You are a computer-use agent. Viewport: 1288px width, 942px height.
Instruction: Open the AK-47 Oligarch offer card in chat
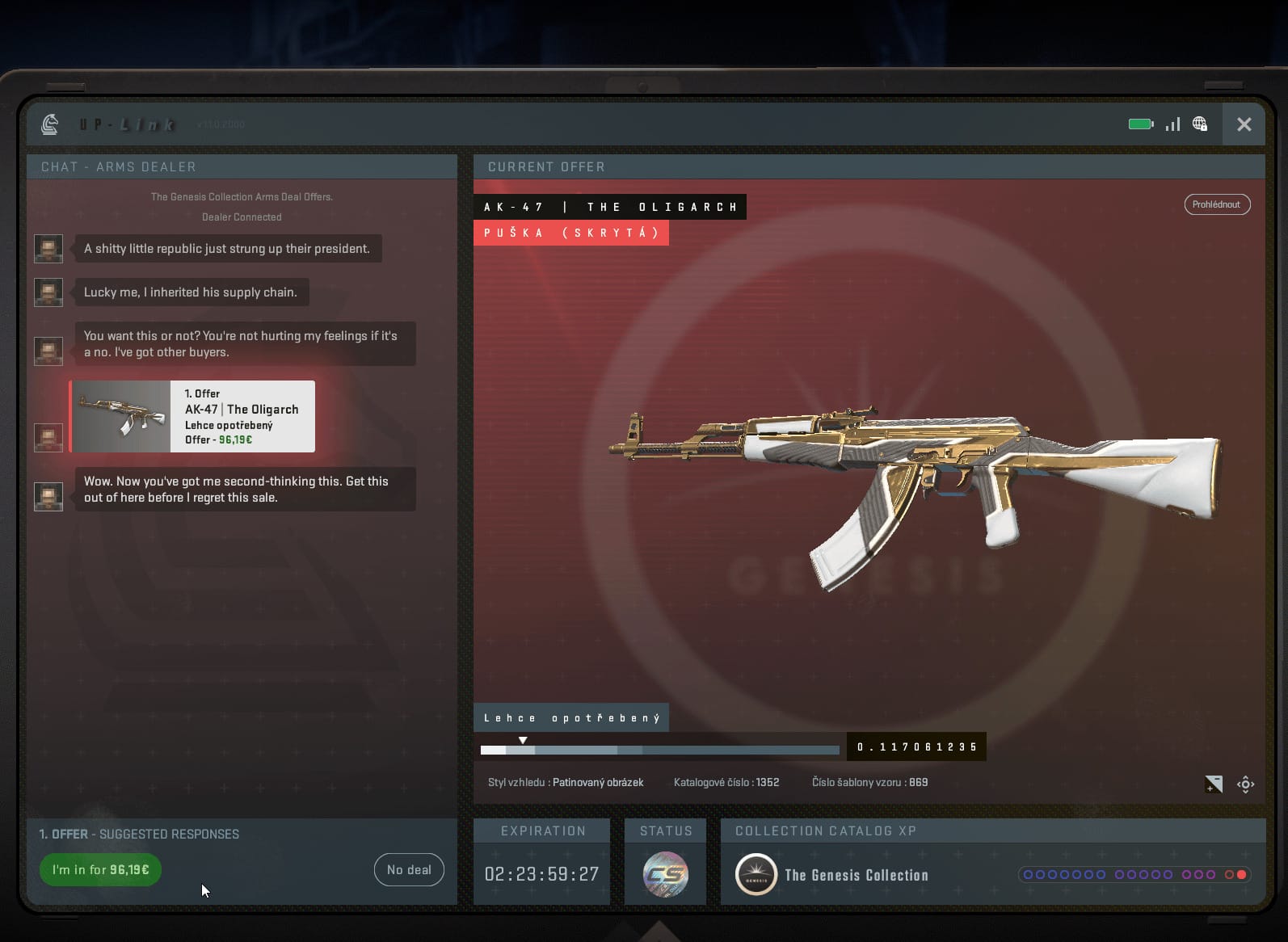tap(193, 417)
